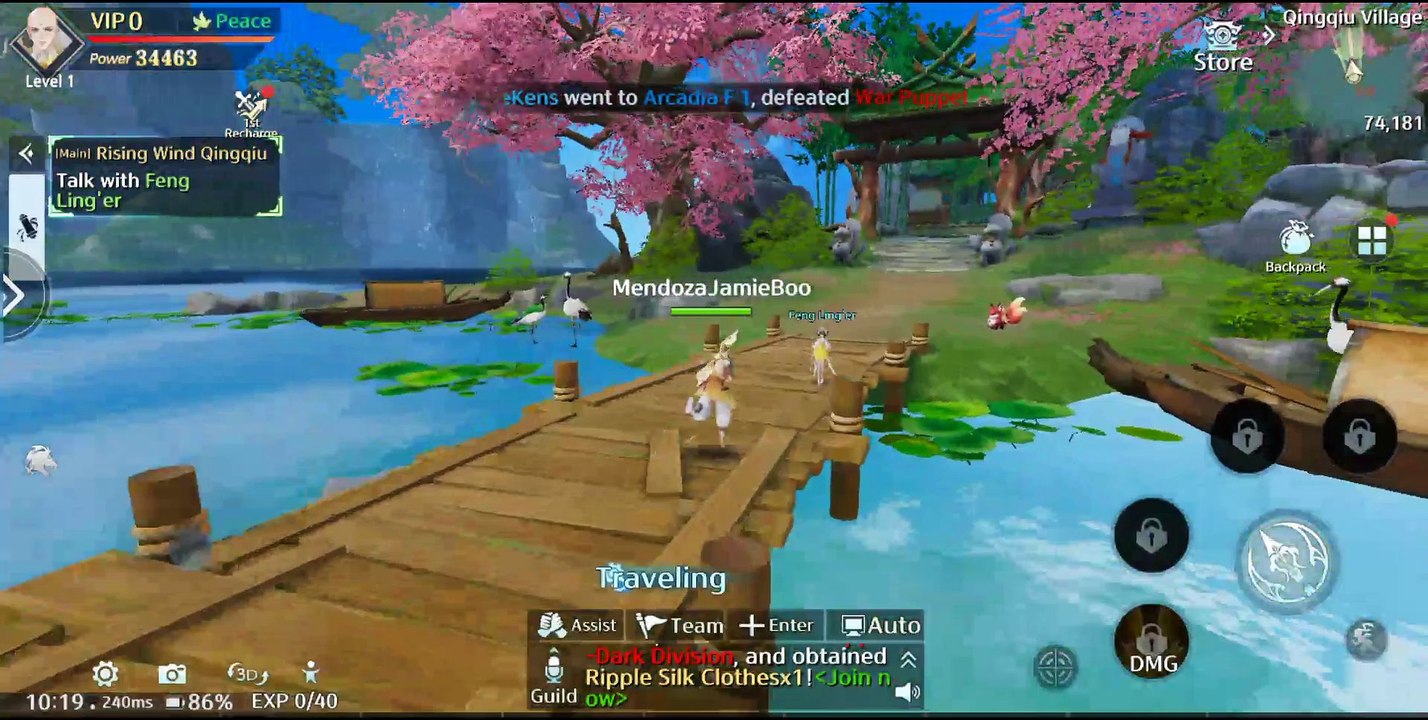Open the character portrait profile
Screen dimensions: 1428x720
[x=46, y=40]
